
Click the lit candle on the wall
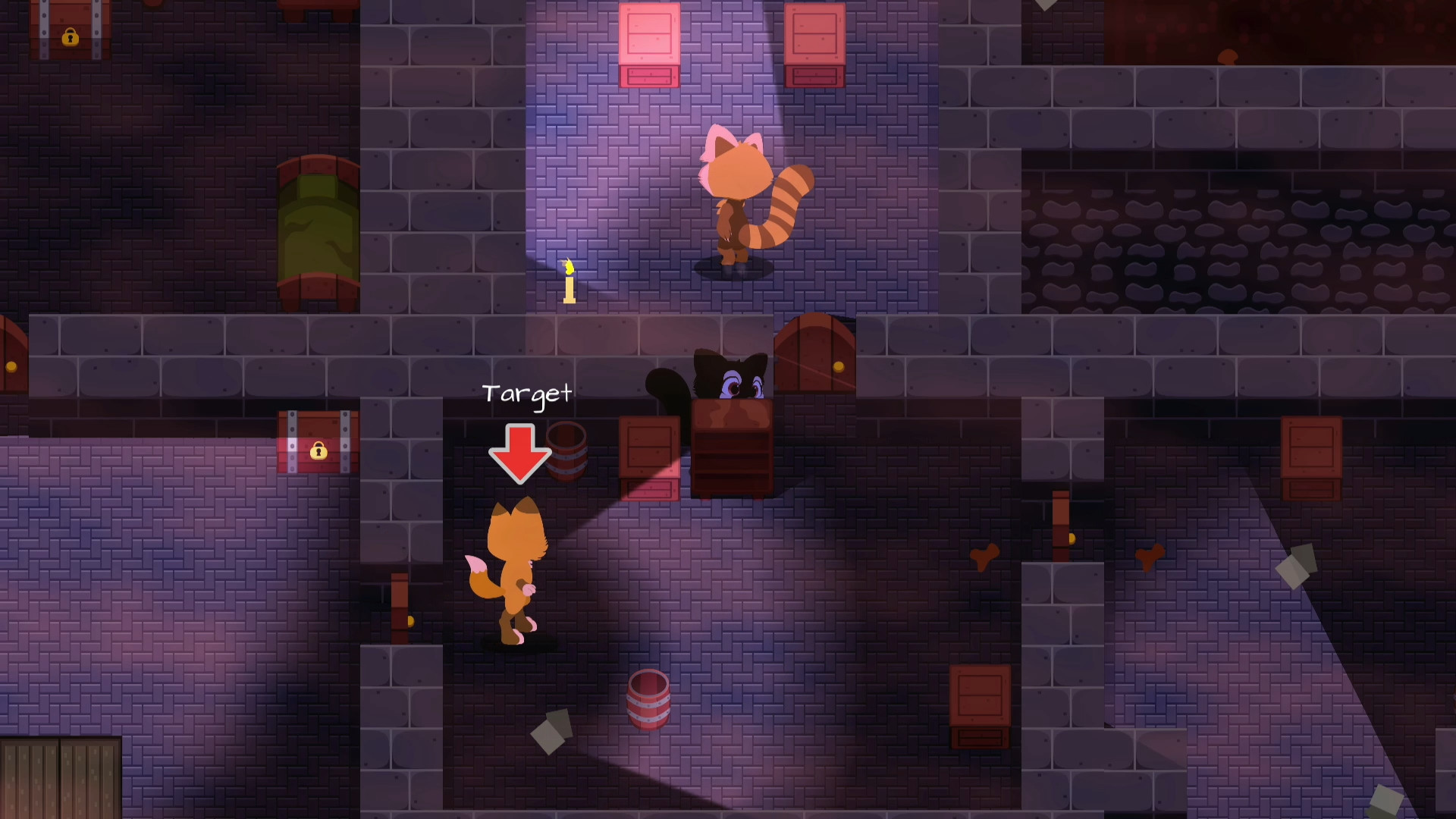(568, 284)
